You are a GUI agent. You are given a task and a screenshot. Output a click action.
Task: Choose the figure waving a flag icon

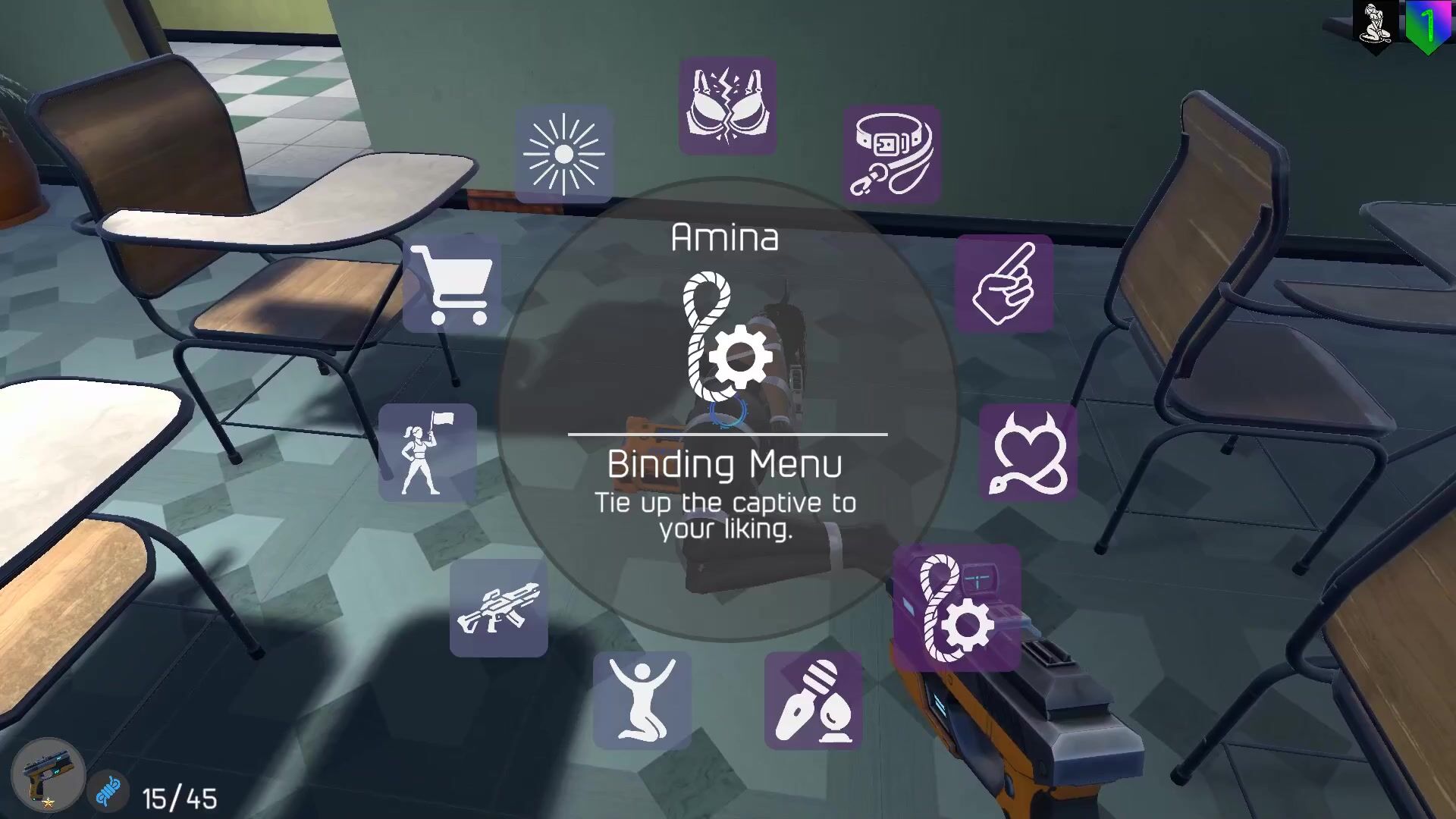[428, 453]
